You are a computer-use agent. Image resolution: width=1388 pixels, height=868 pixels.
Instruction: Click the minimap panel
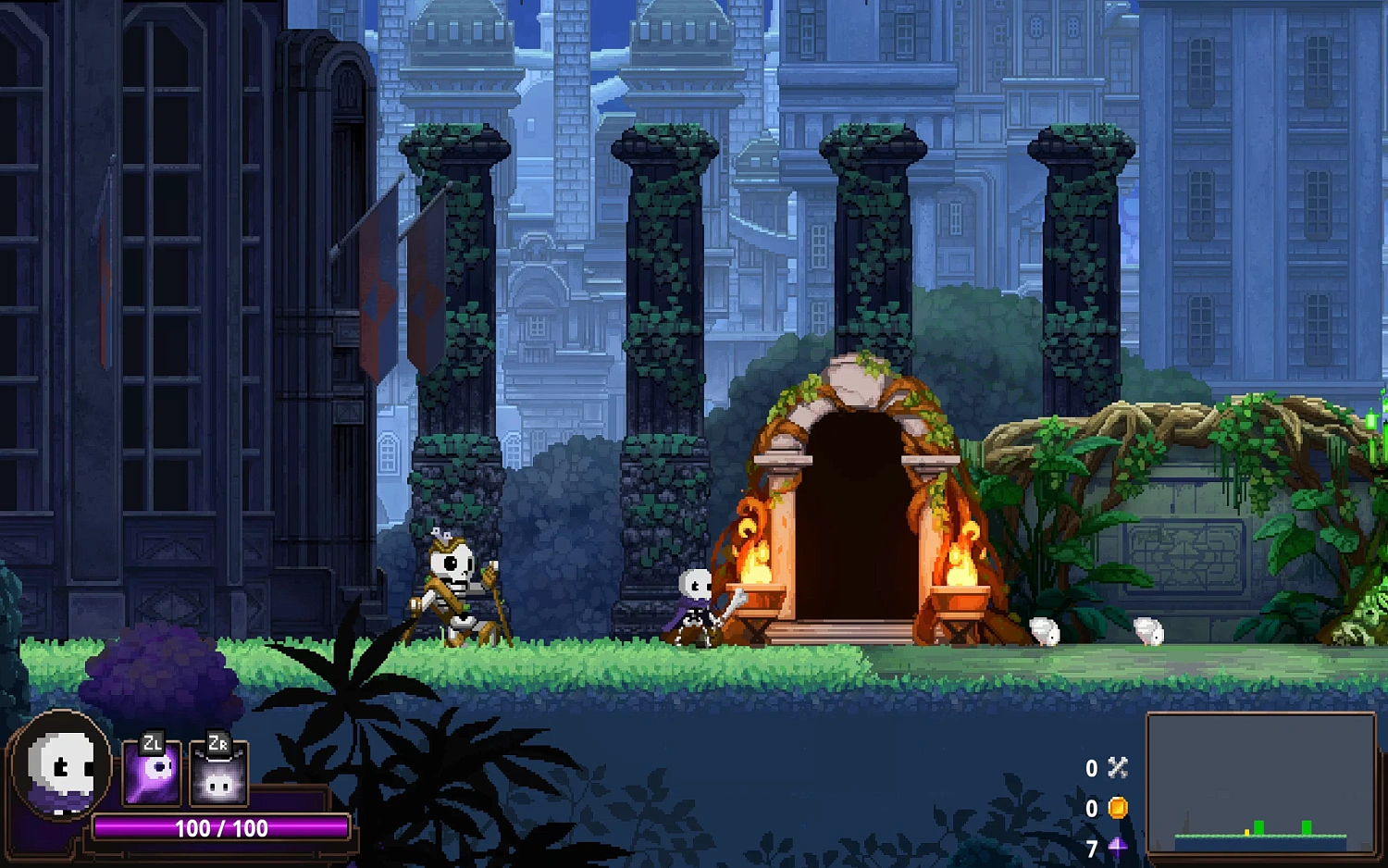(1260, 784)
